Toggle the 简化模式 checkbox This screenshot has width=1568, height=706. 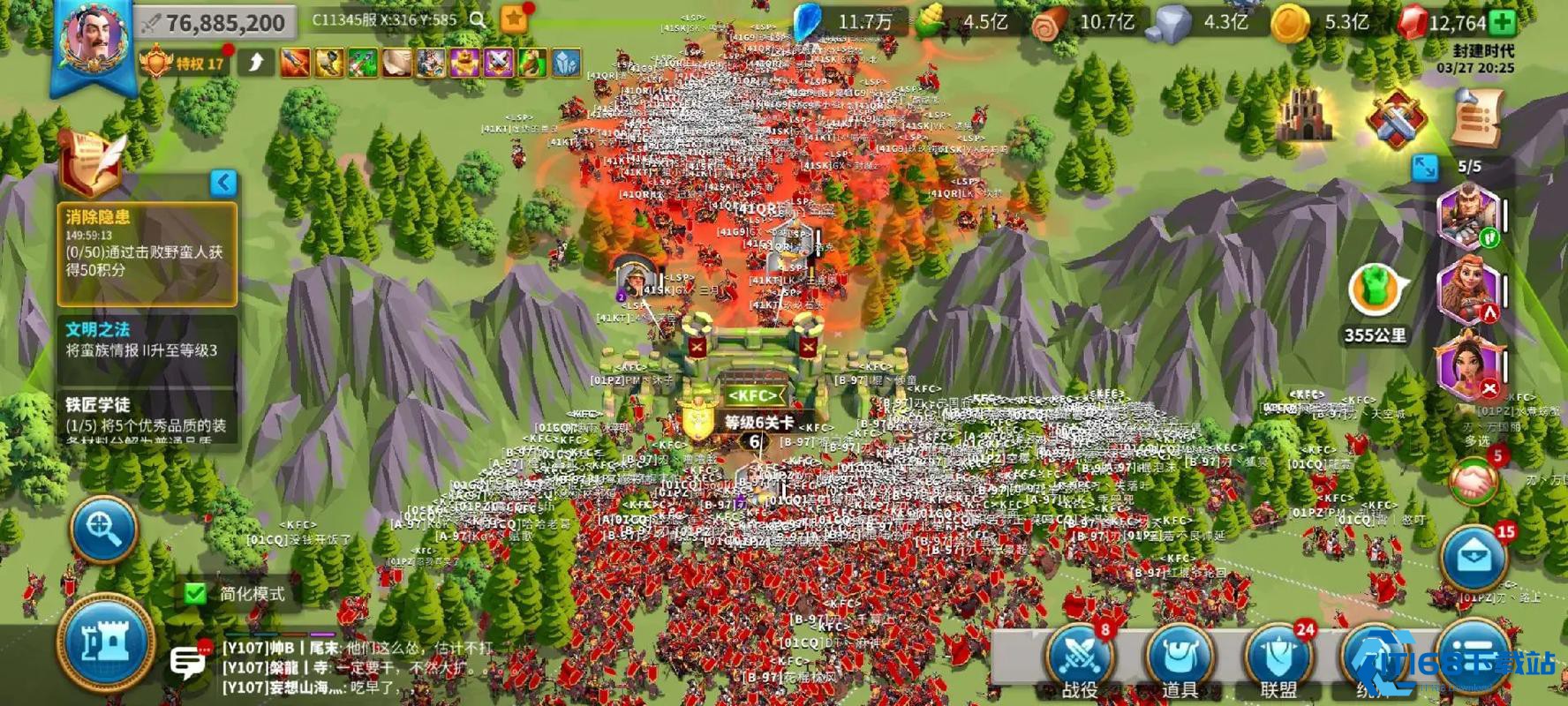196,593
